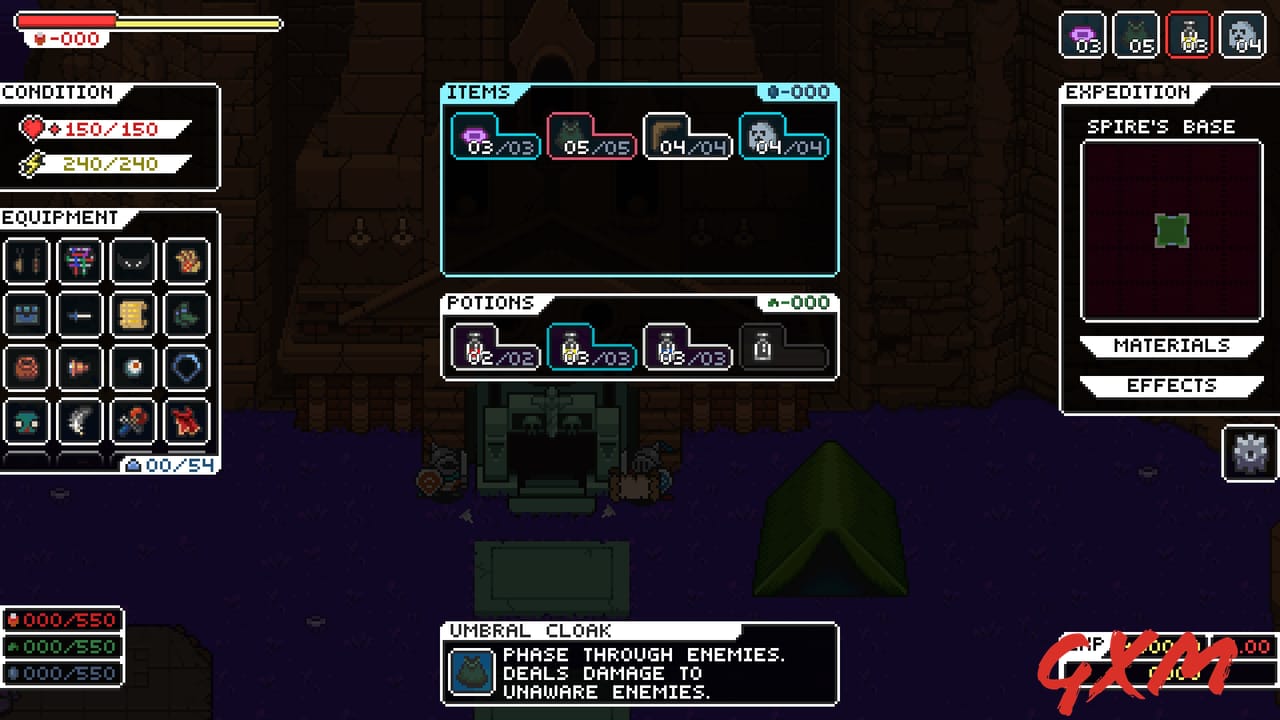Click the green tile on expedition map
This screenshot has height=720, width=1280.
[1170, 231]
